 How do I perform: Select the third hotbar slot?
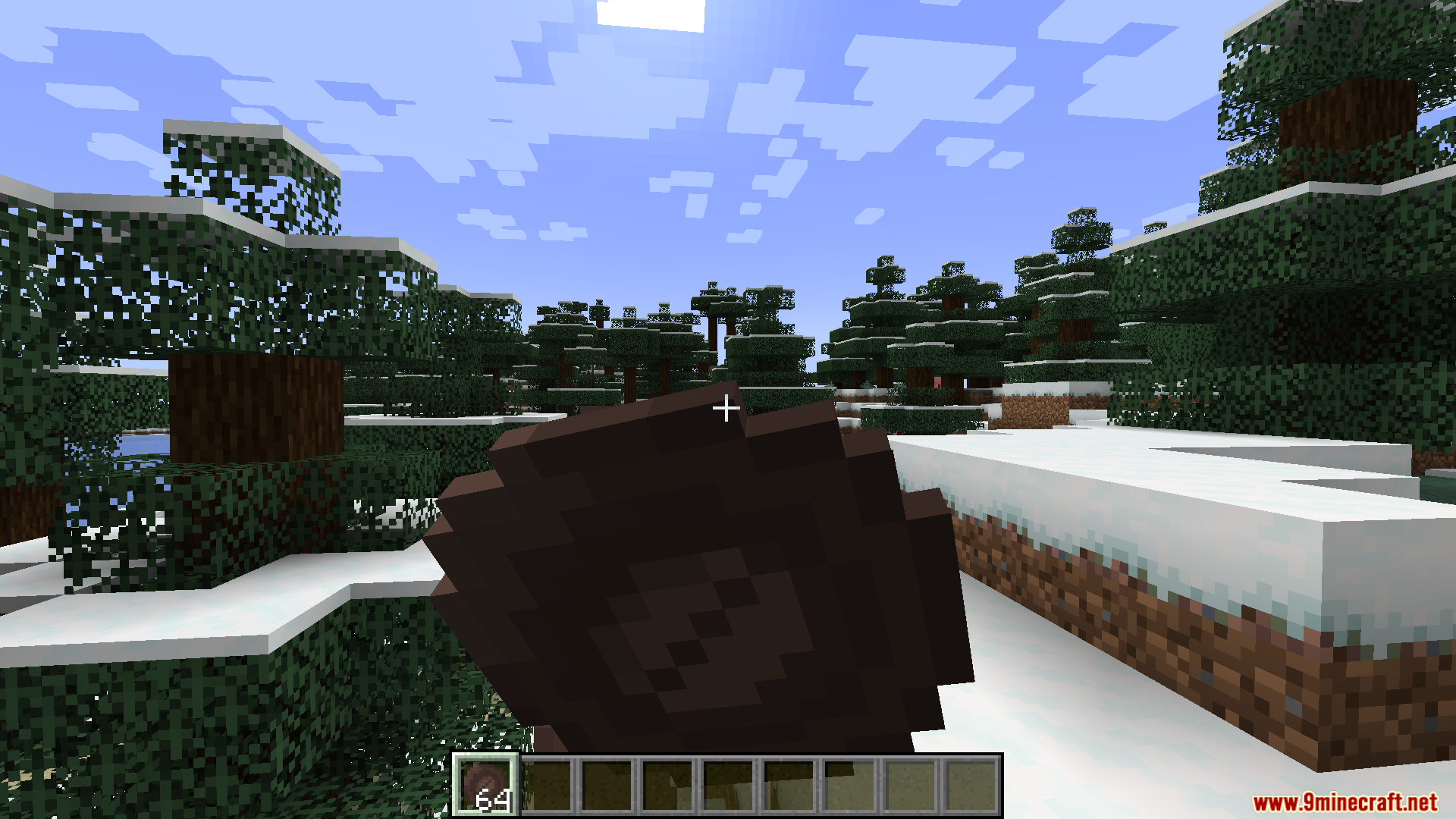click(x=607, y=786)
